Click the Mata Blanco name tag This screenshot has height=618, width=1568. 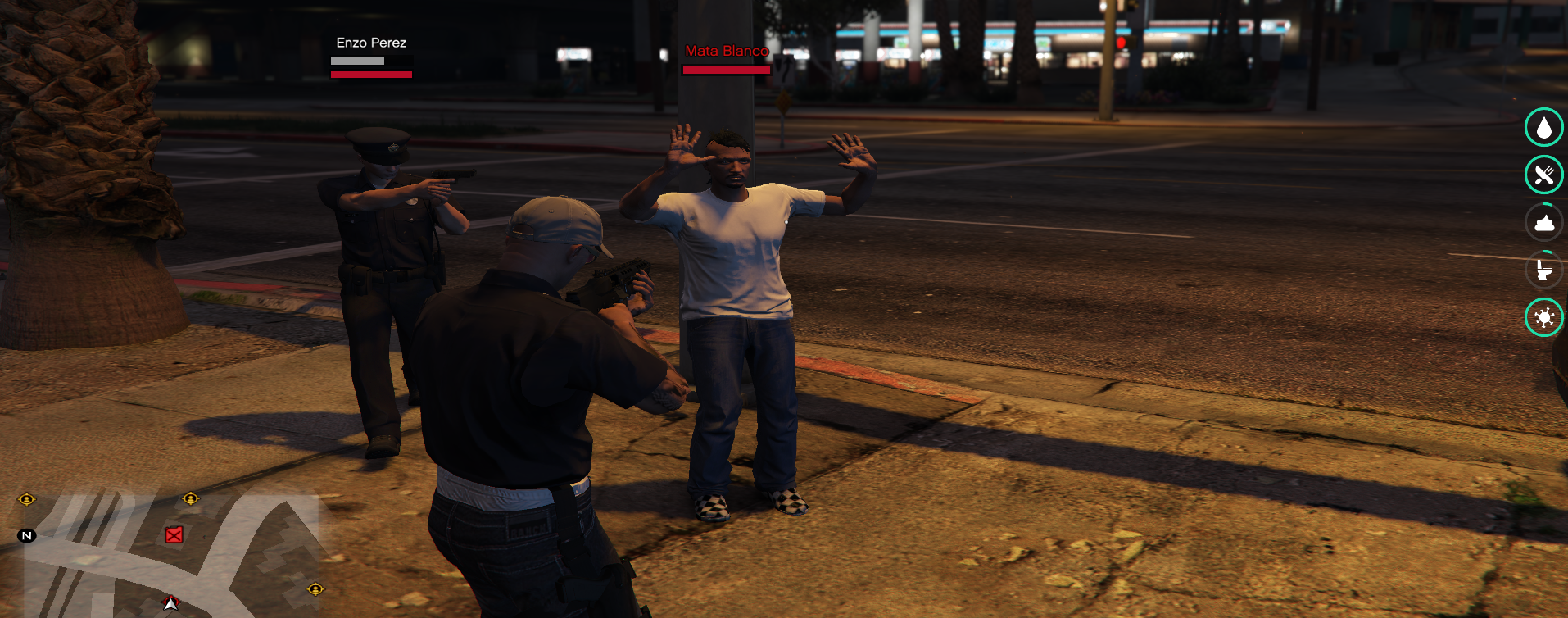[727, 51]
